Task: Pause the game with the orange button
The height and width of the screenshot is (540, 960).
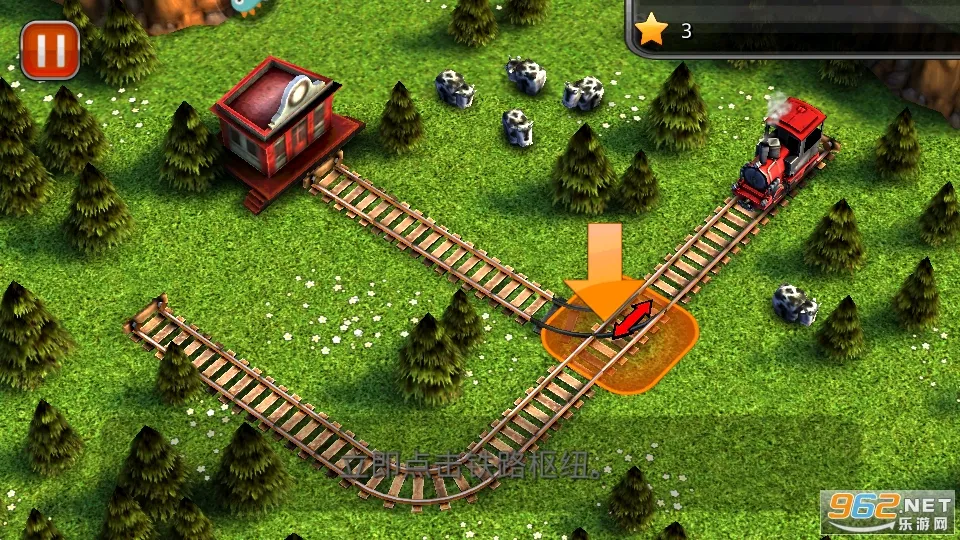Action: 49,49
